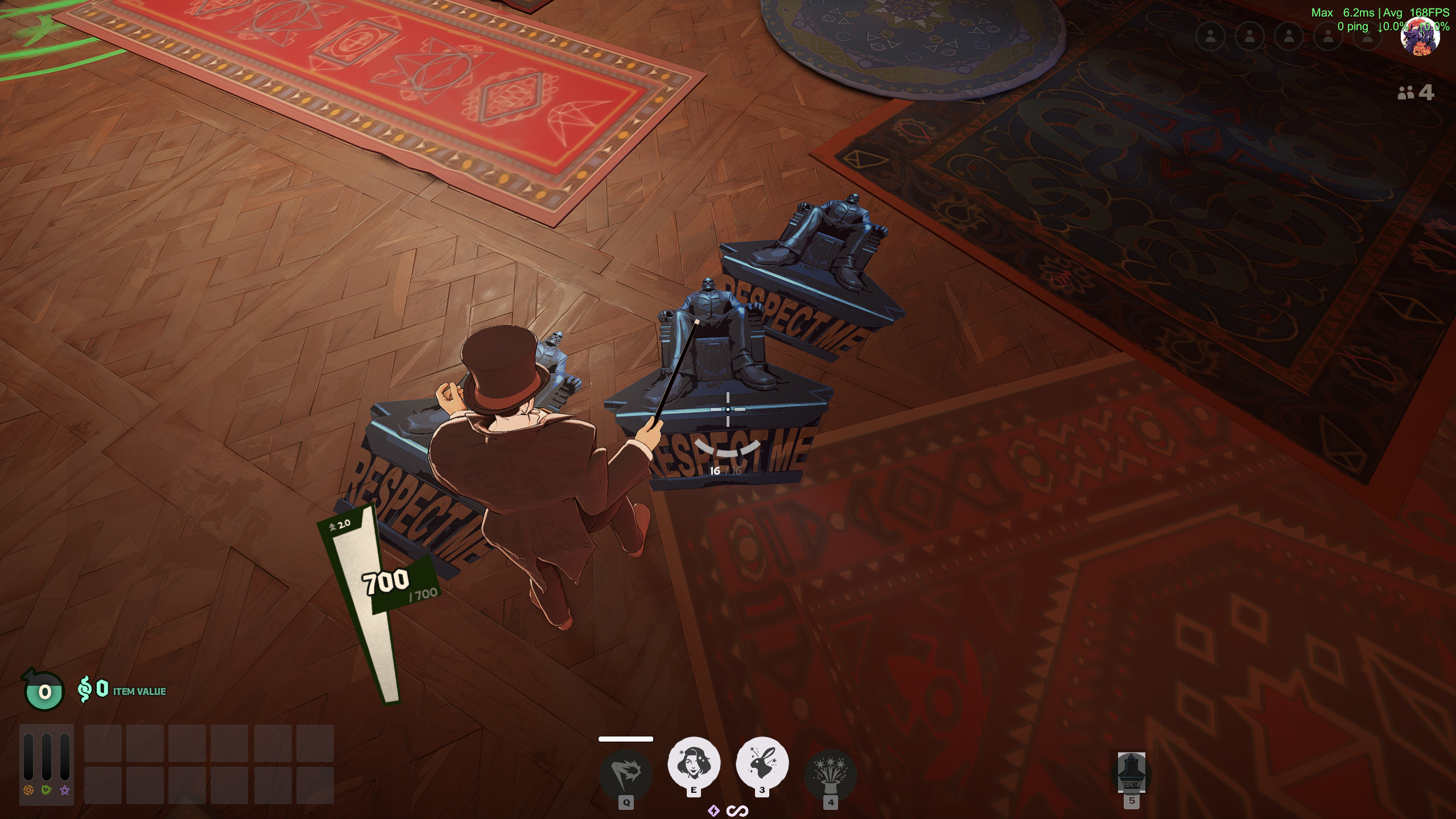Cast the rabbit hex ability
Screen dimensions: 1456x819
(762, 763)
